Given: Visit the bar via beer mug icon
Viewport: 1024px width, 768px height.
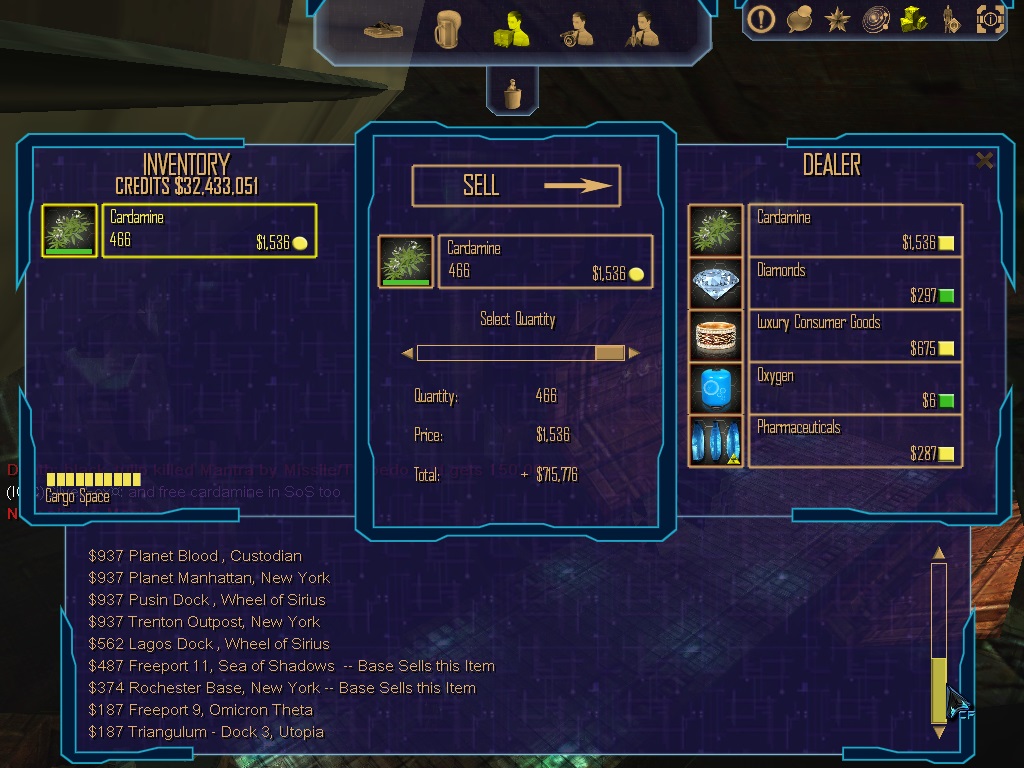Looking at the screenshot, I should pos(446,31).
